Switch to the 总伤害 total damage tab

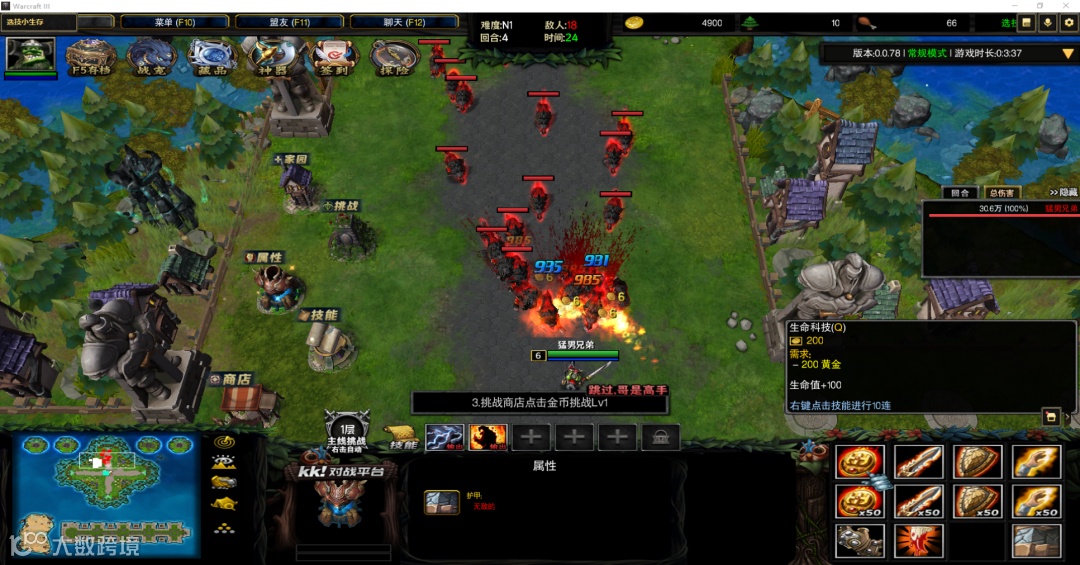pyautogui.click(x=1000, y=192)
